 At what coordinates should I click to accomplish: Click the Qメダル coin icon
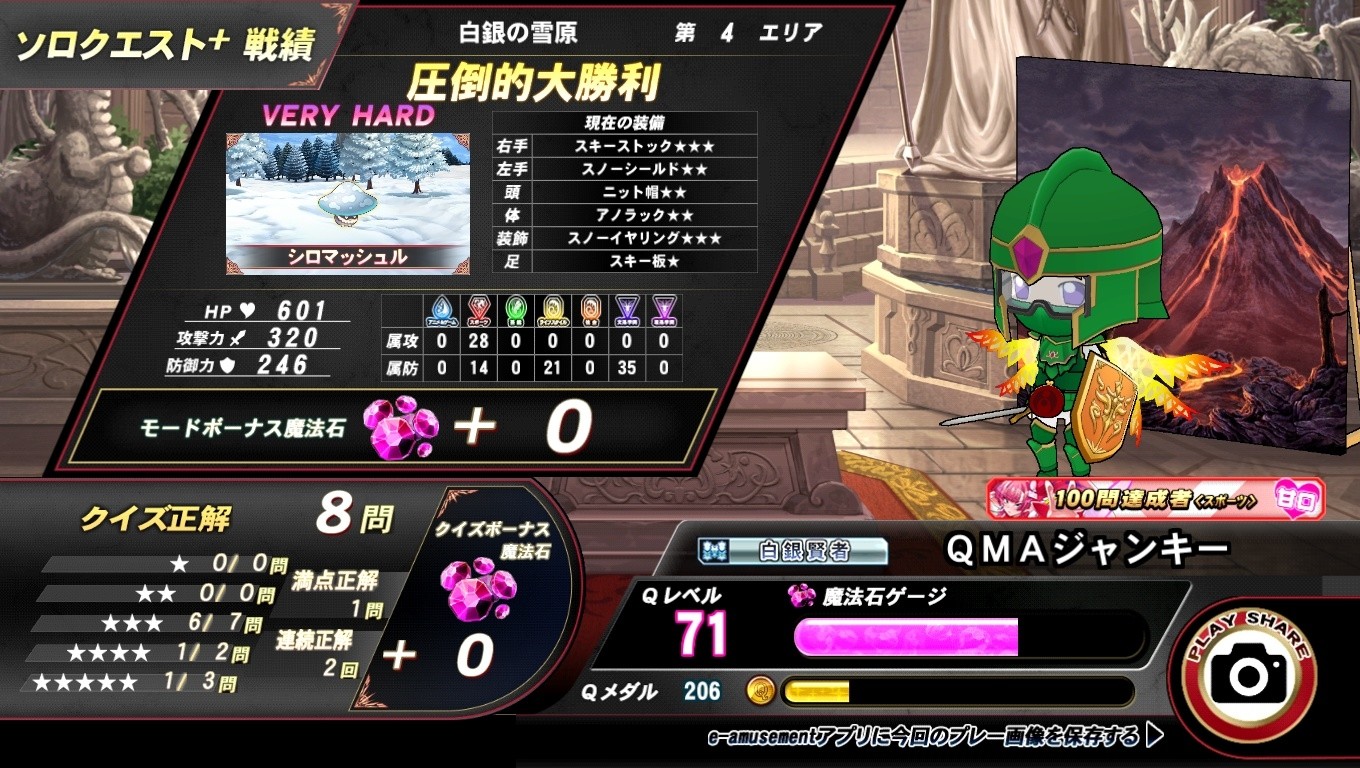(759, 690)
